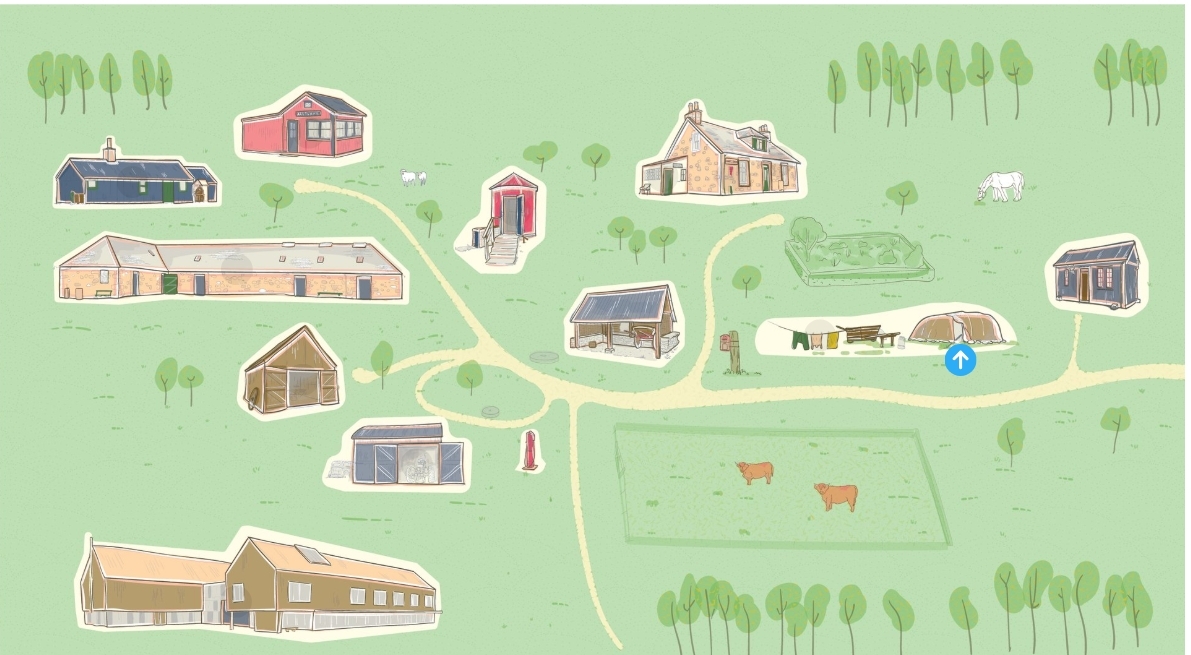The image size is (1191, 655).
Task: Select the red building with the sign
Action: point(304,126)
